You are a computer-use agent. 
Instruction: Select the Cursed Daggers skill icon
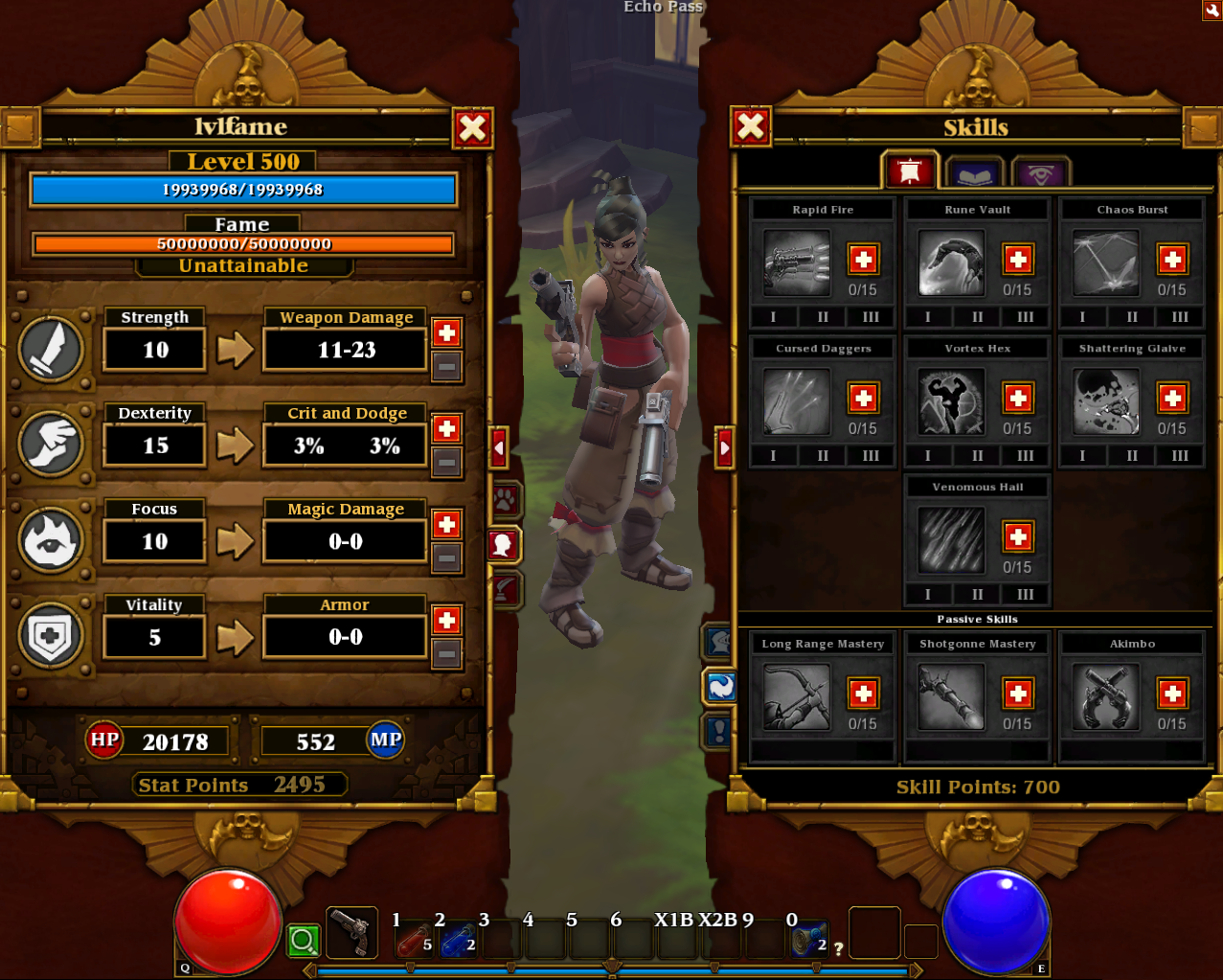pyautogui.click(x=797, y=401)
